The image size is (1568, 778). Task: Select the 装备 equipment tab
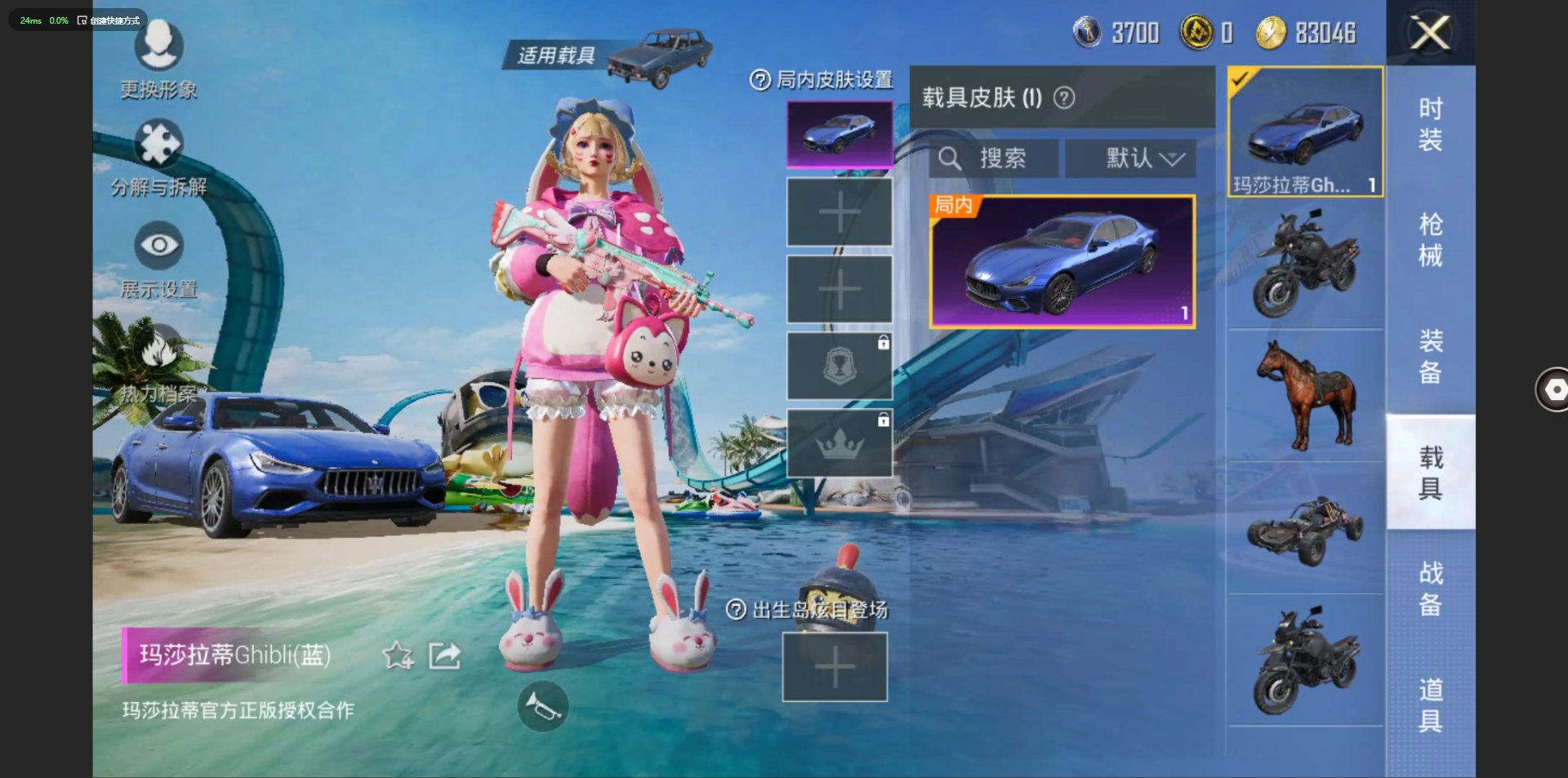tap(1430, 356)
